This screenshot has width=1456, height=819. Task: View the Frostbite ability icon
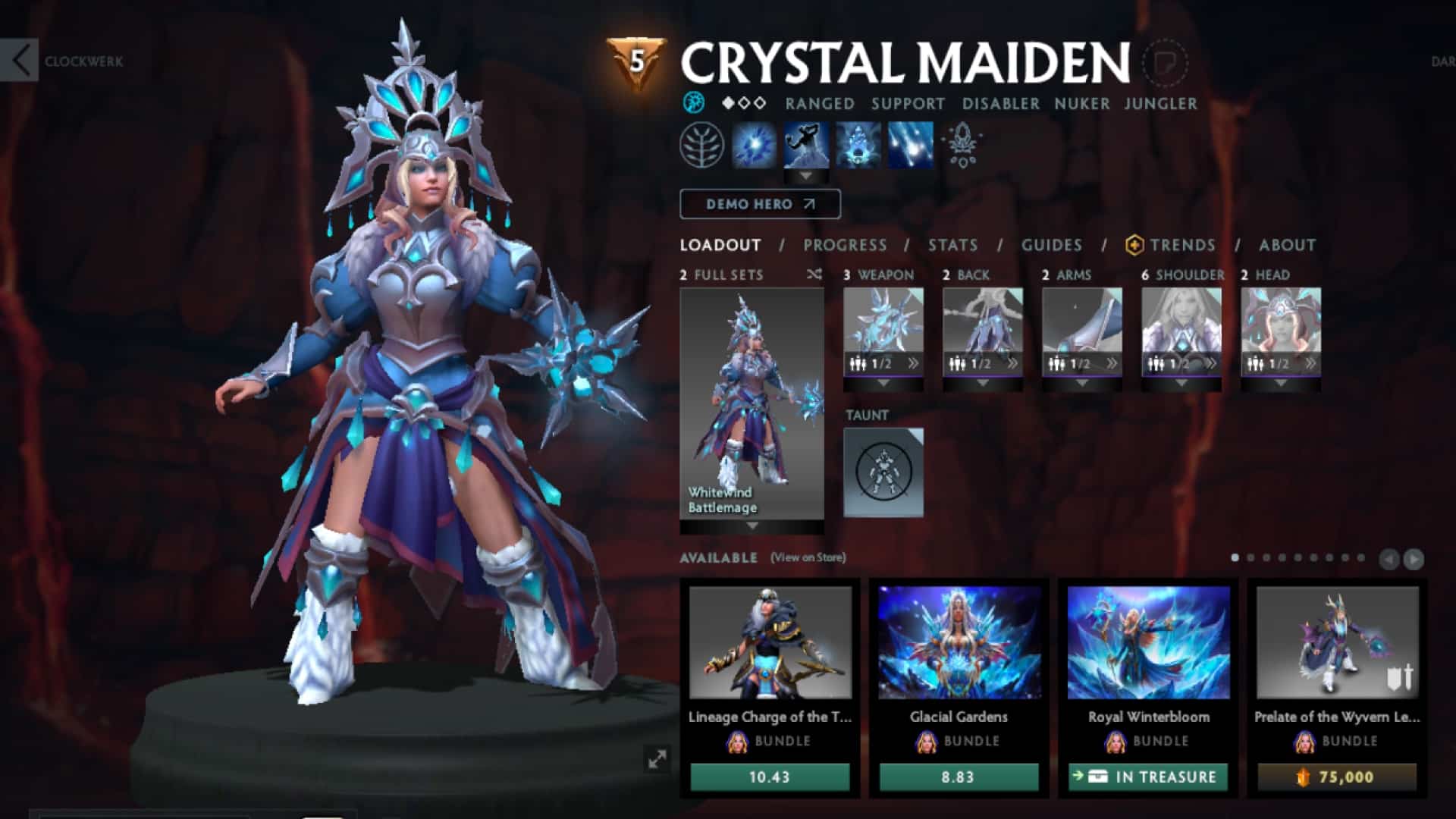[806, 146]
